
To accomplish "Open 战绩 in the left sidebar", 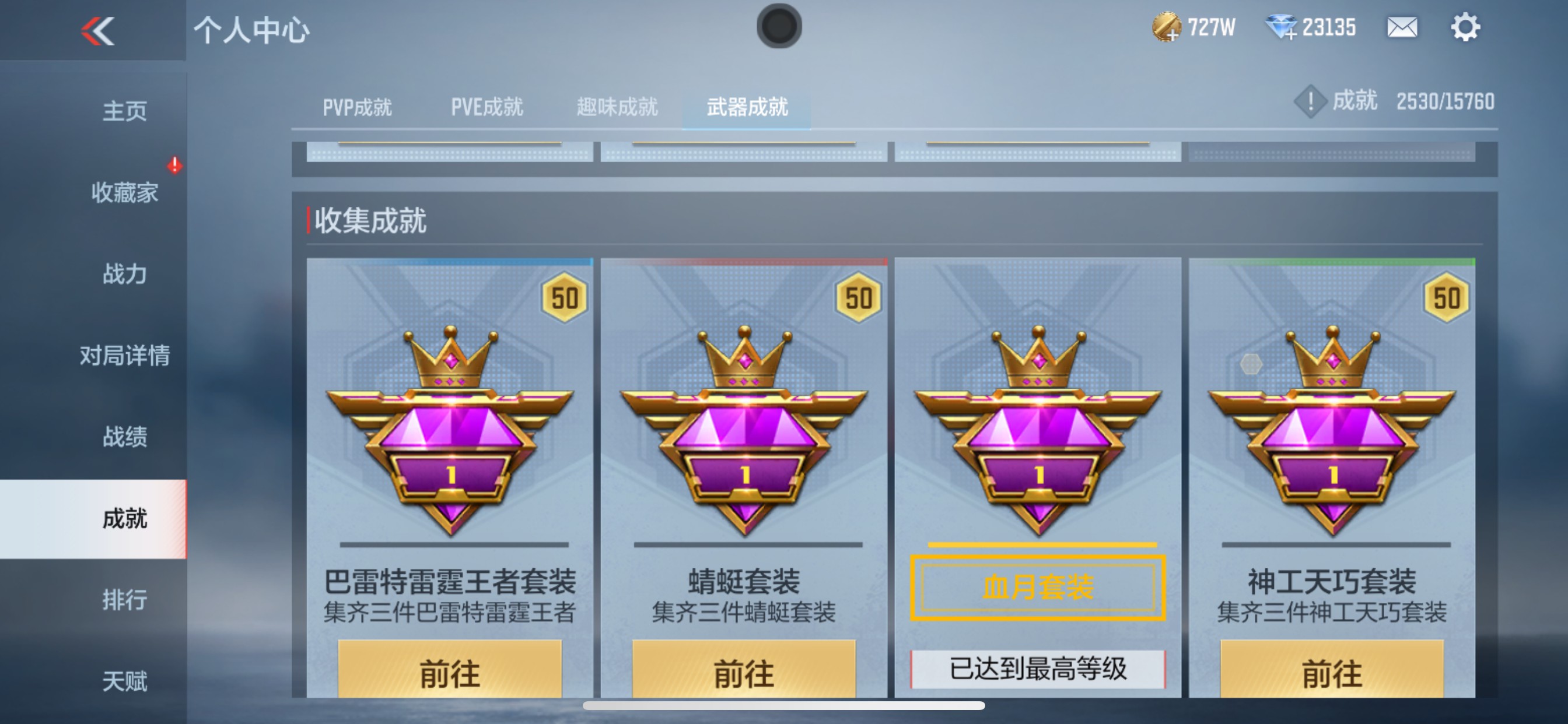I will (125, 437).
